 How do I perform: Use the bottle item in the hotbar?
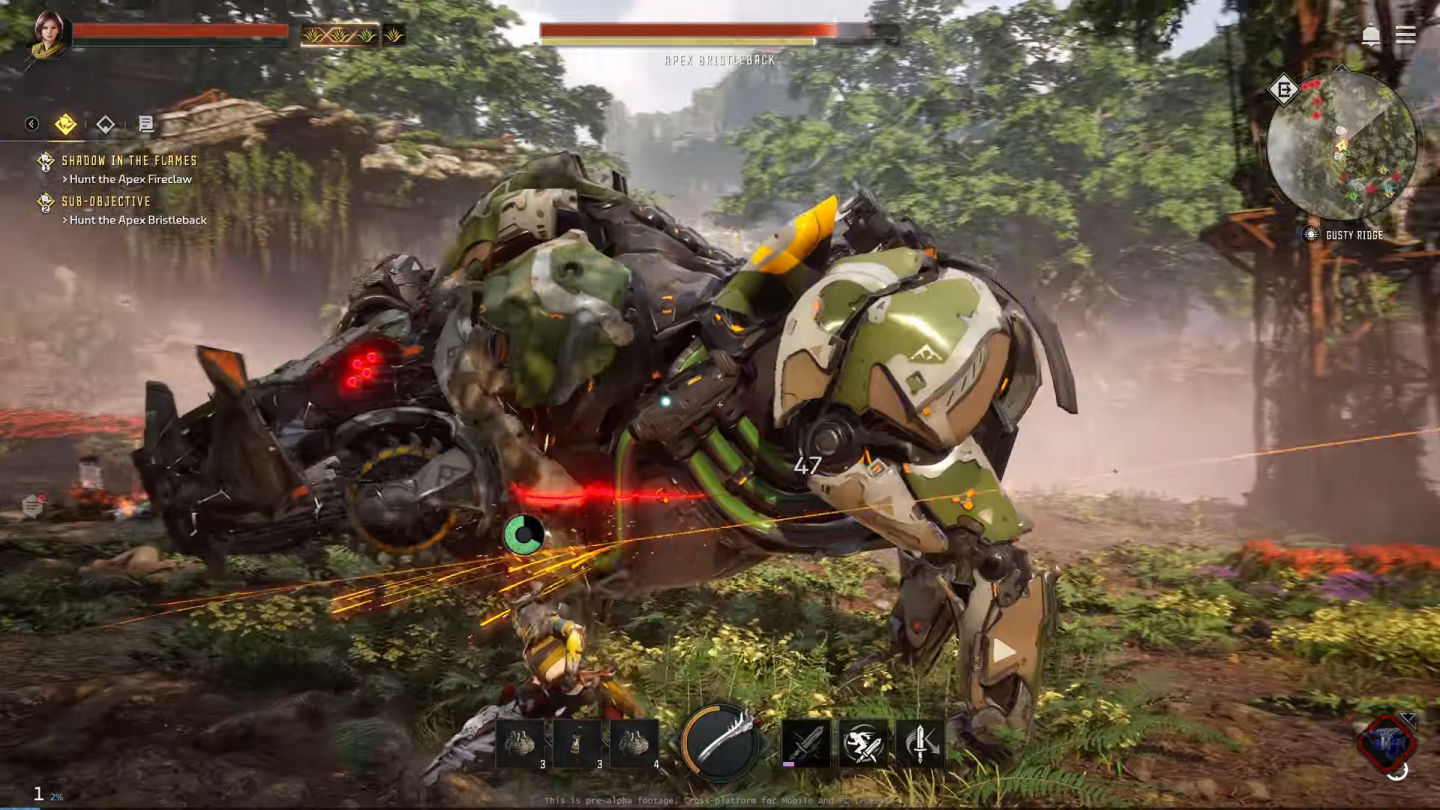point(577,743)
